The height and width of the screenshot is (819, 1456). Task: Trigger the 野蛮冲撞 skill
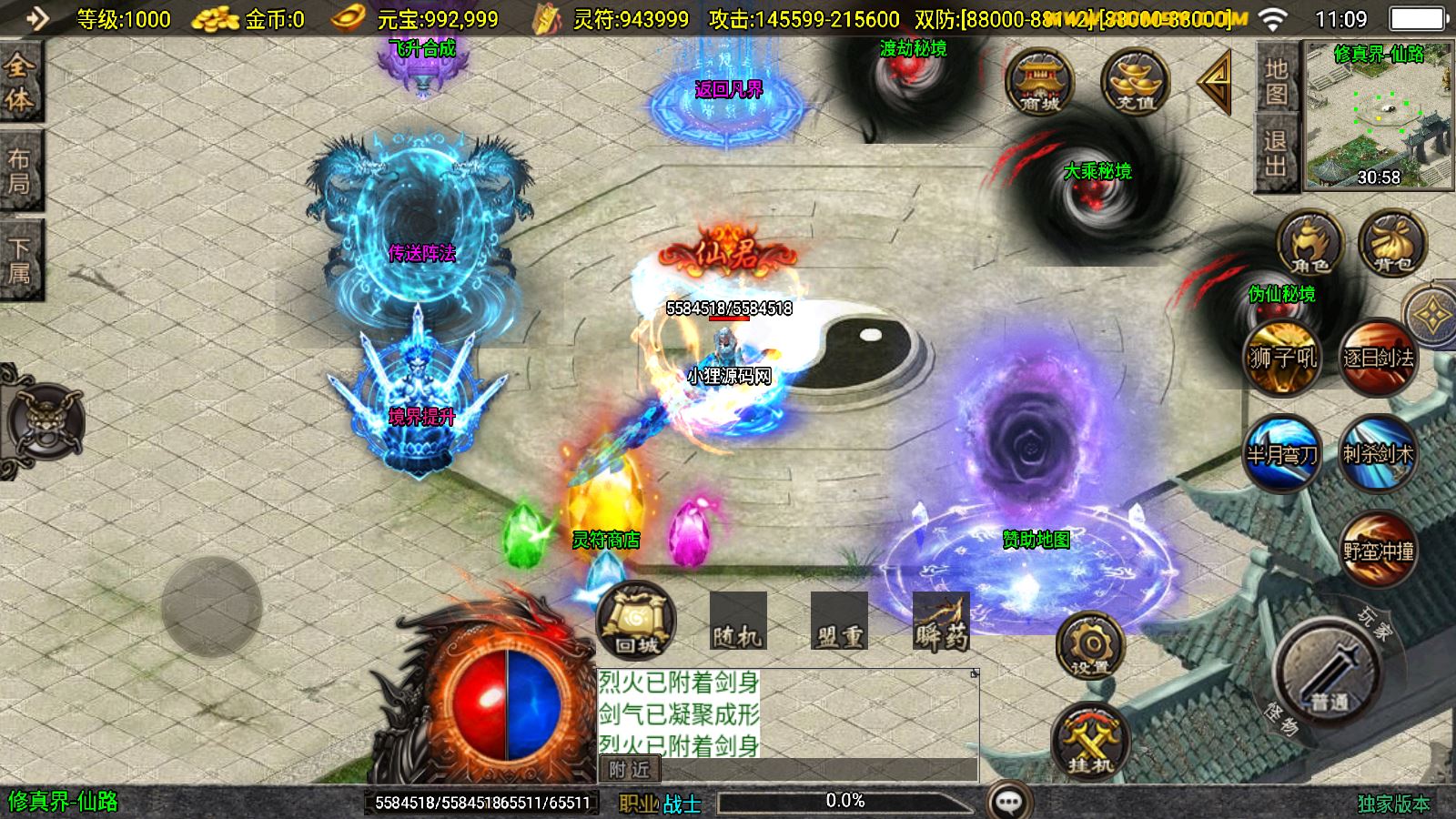click(x=1378, y=549)
